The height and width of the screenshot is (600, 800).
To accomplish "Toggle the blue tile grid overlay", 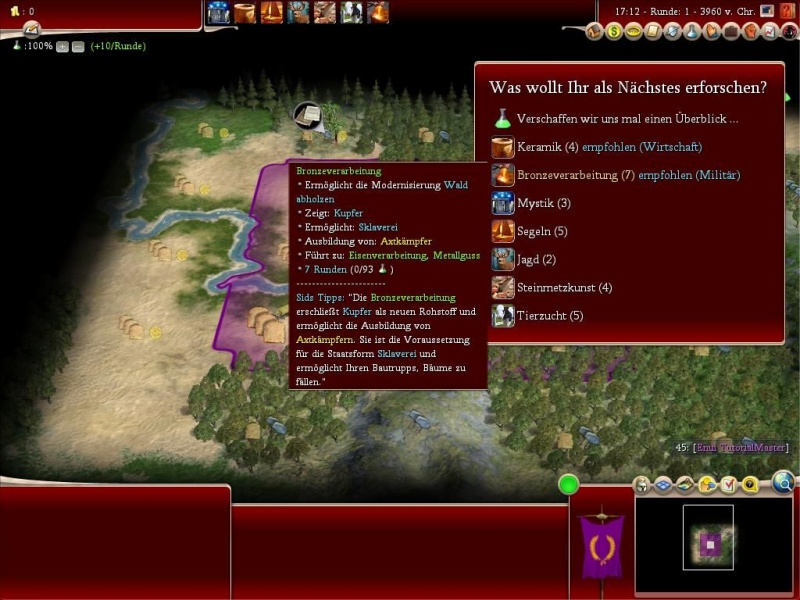I will point(661,485).
